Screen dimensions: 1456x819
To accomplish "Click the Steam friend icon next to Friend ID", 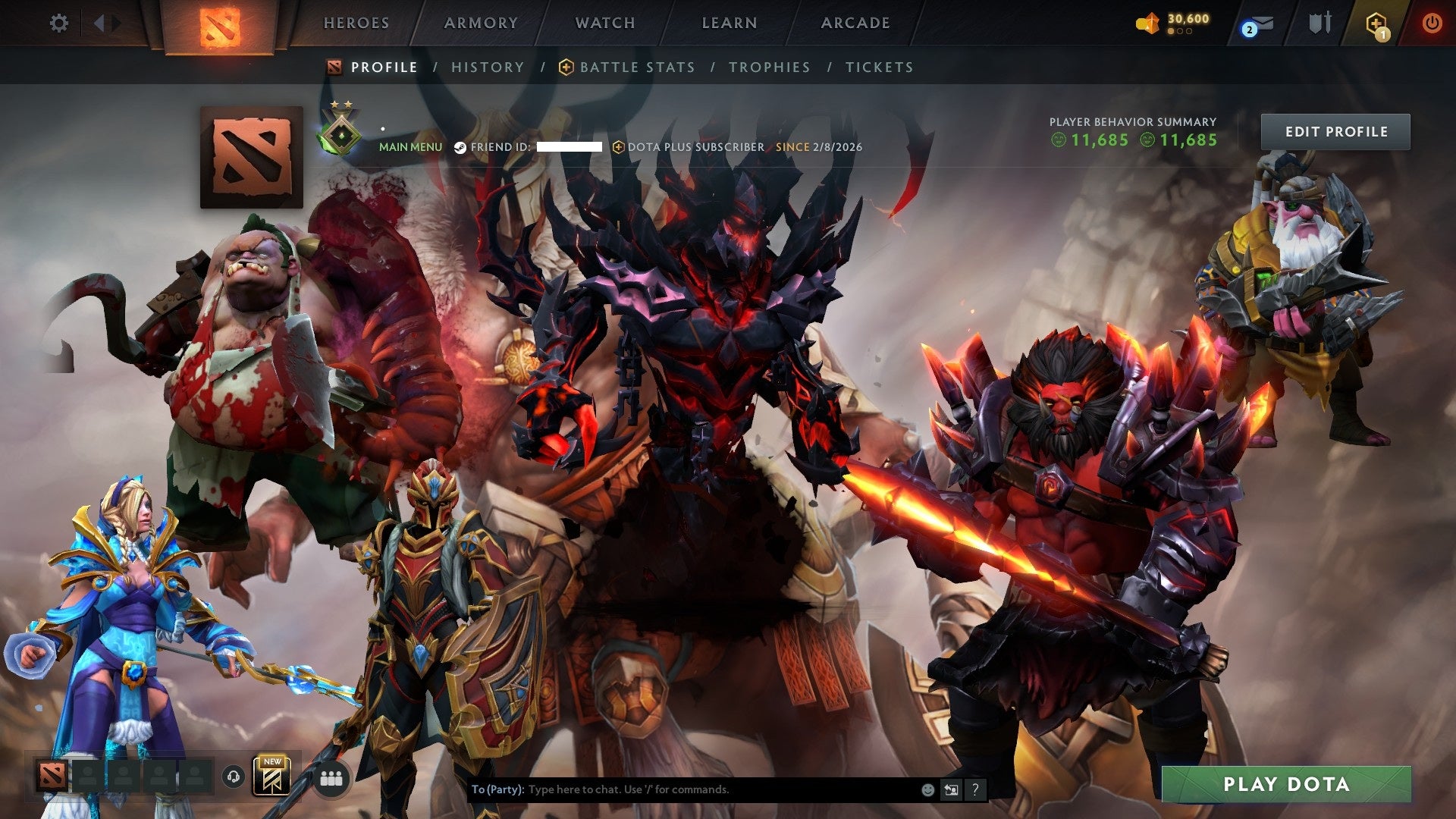I will [460, 148].
